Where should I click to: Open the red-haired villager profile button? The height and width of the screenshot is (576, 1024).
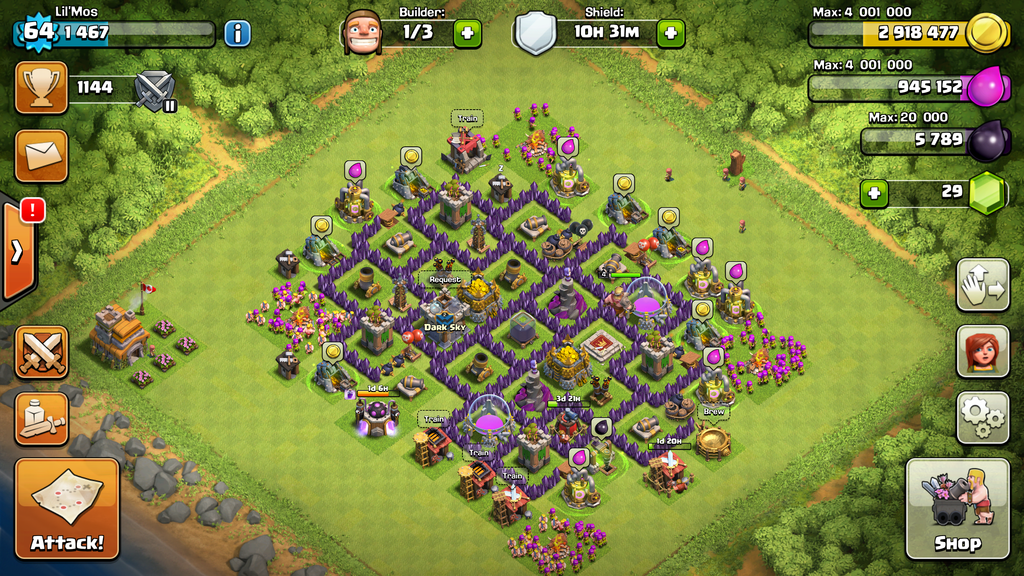point(982,351)
